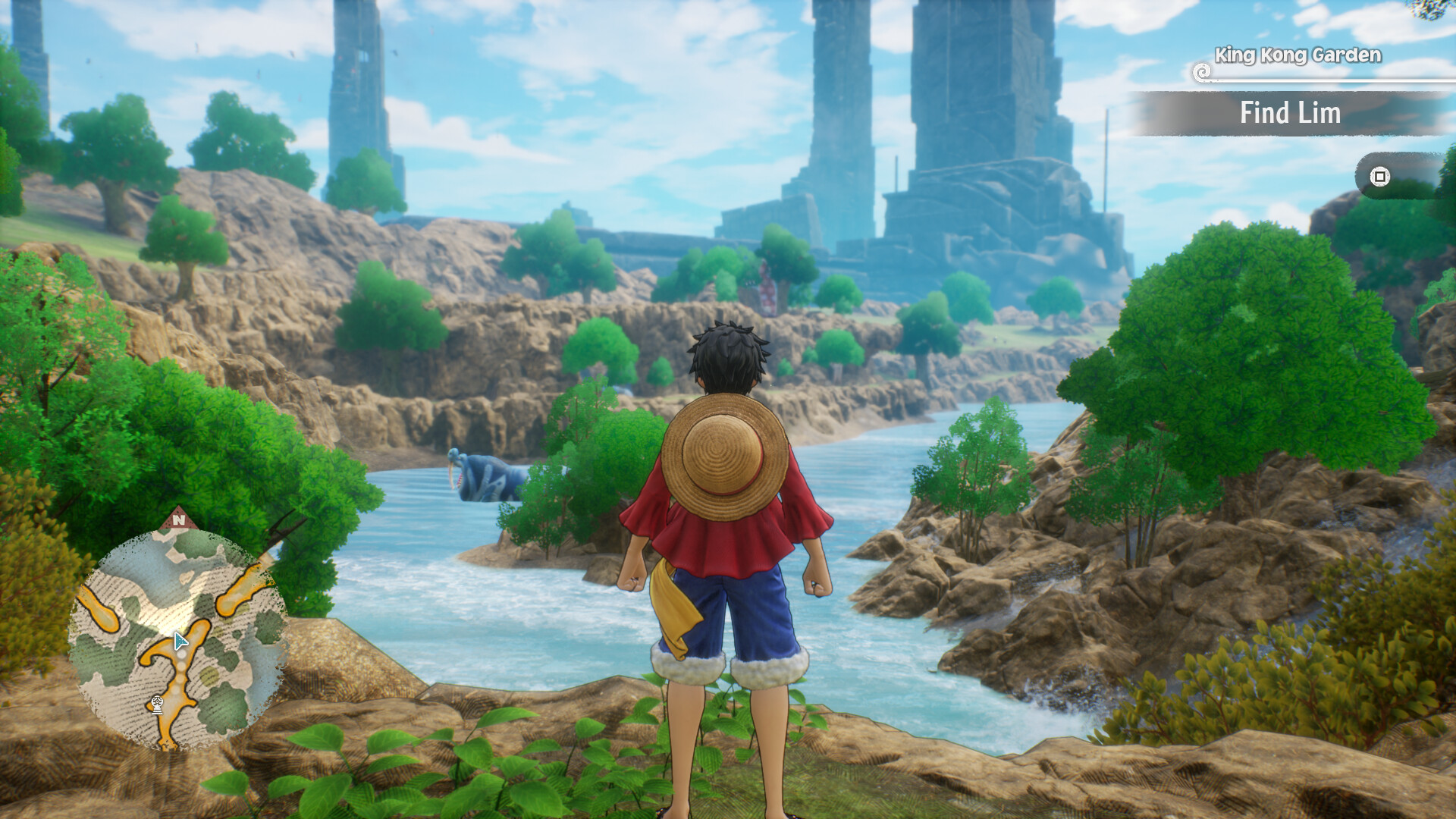Click the player arrow marker on the minimap
The image size is (1456, 819).
click(x=182, y=642)
